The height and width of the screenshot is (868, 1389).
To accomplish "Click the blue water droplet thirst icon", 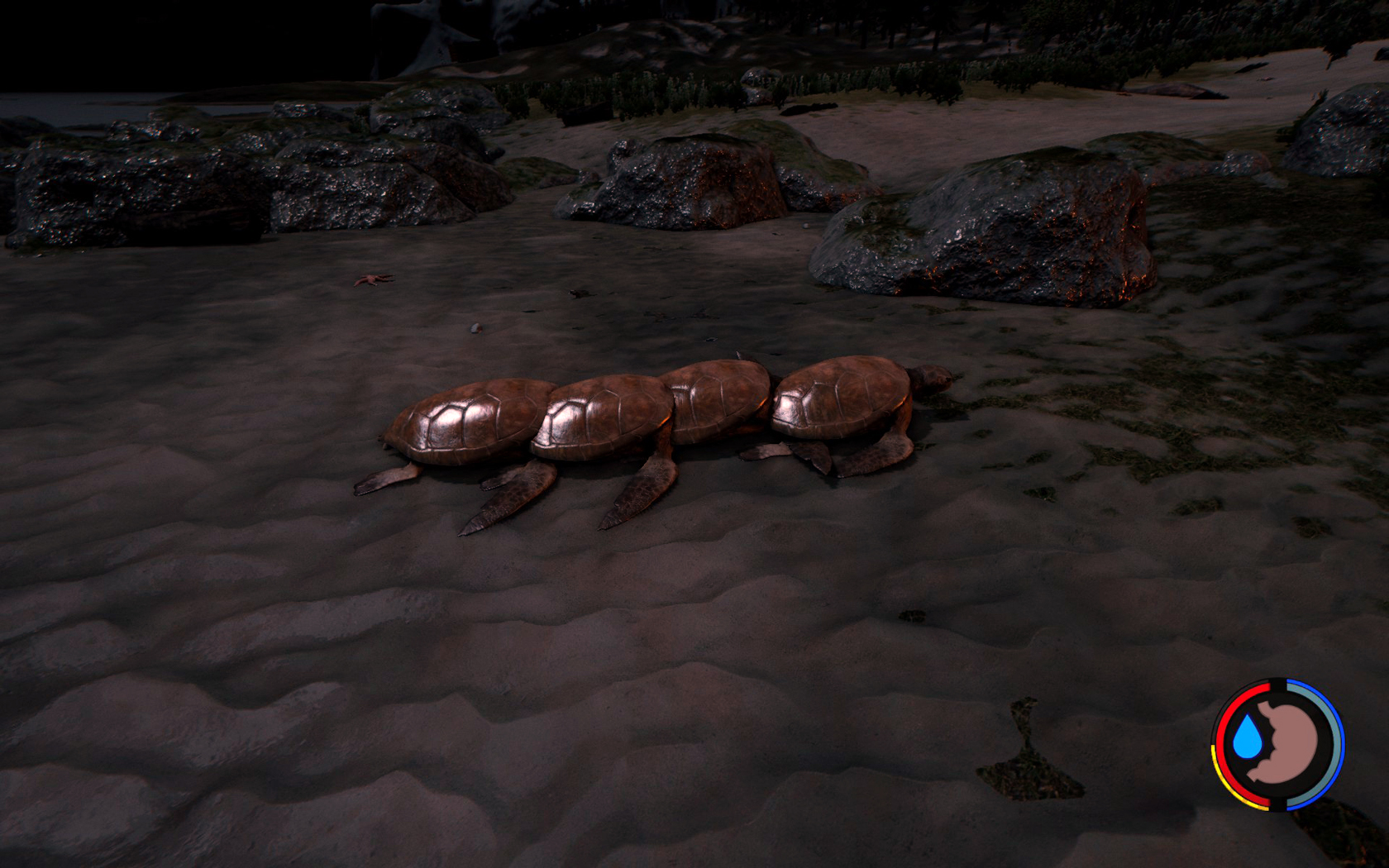I will point(1246,737).
